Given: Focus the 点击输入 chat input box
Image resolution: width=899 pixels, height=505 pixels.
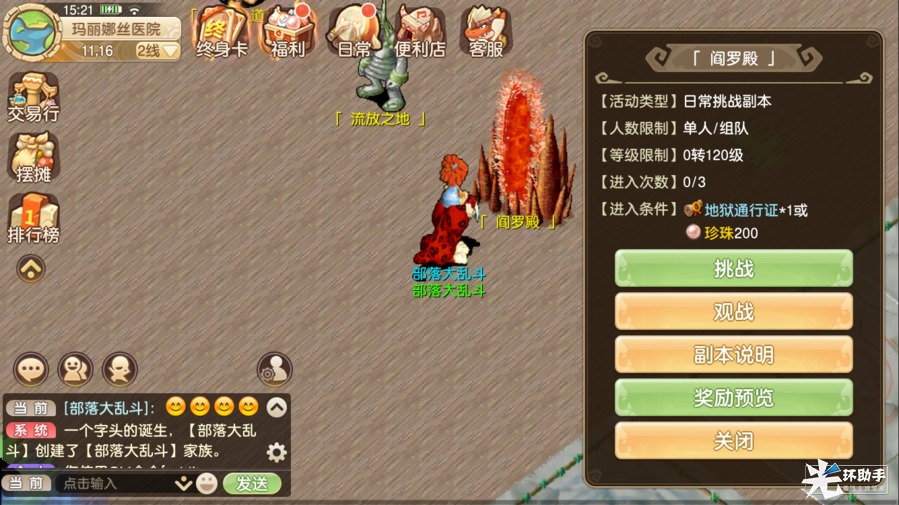Looking at the screenshot, I should [115, 483].
